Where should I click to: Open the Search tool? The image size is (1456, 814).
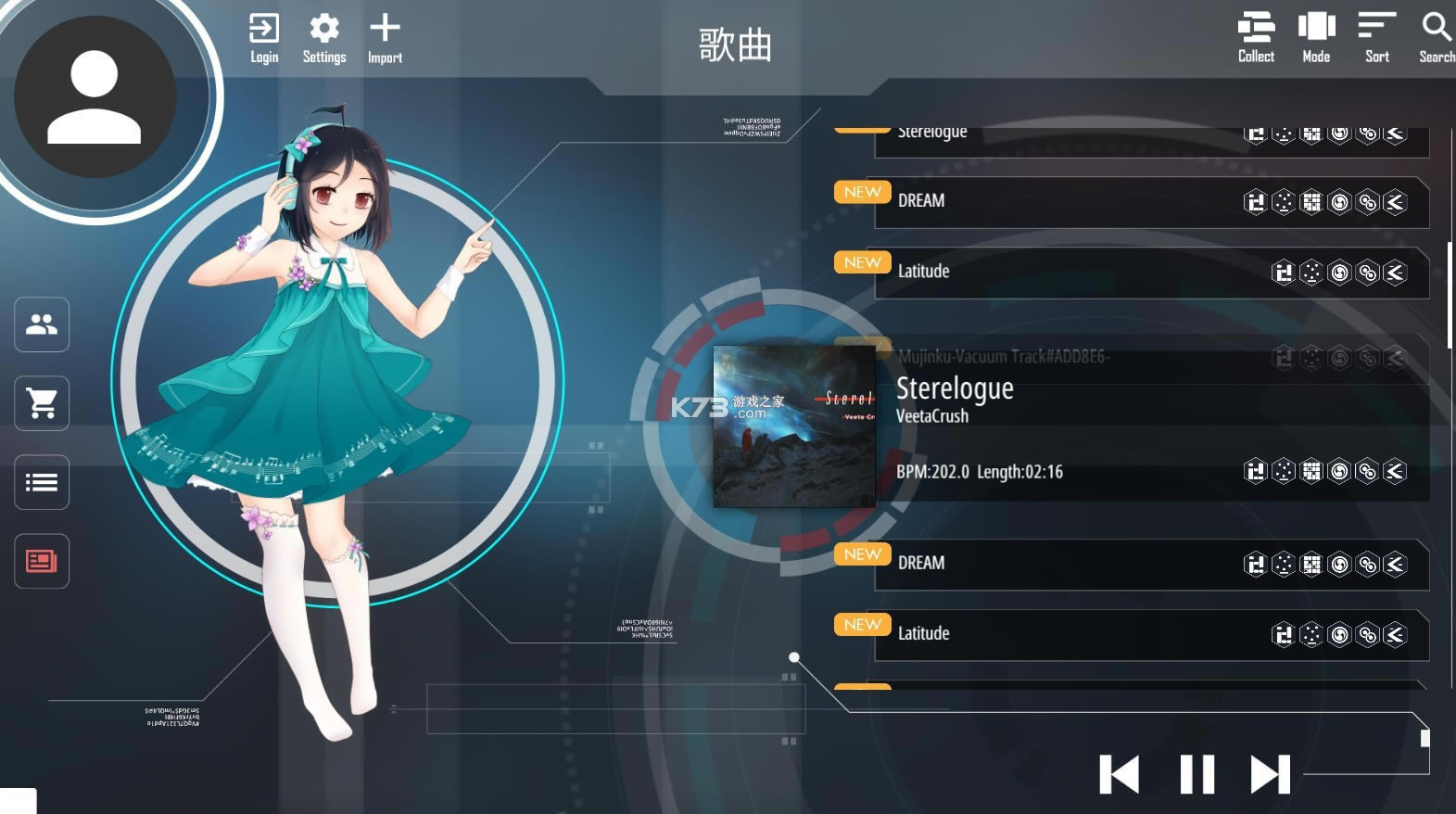point(1436,39)
